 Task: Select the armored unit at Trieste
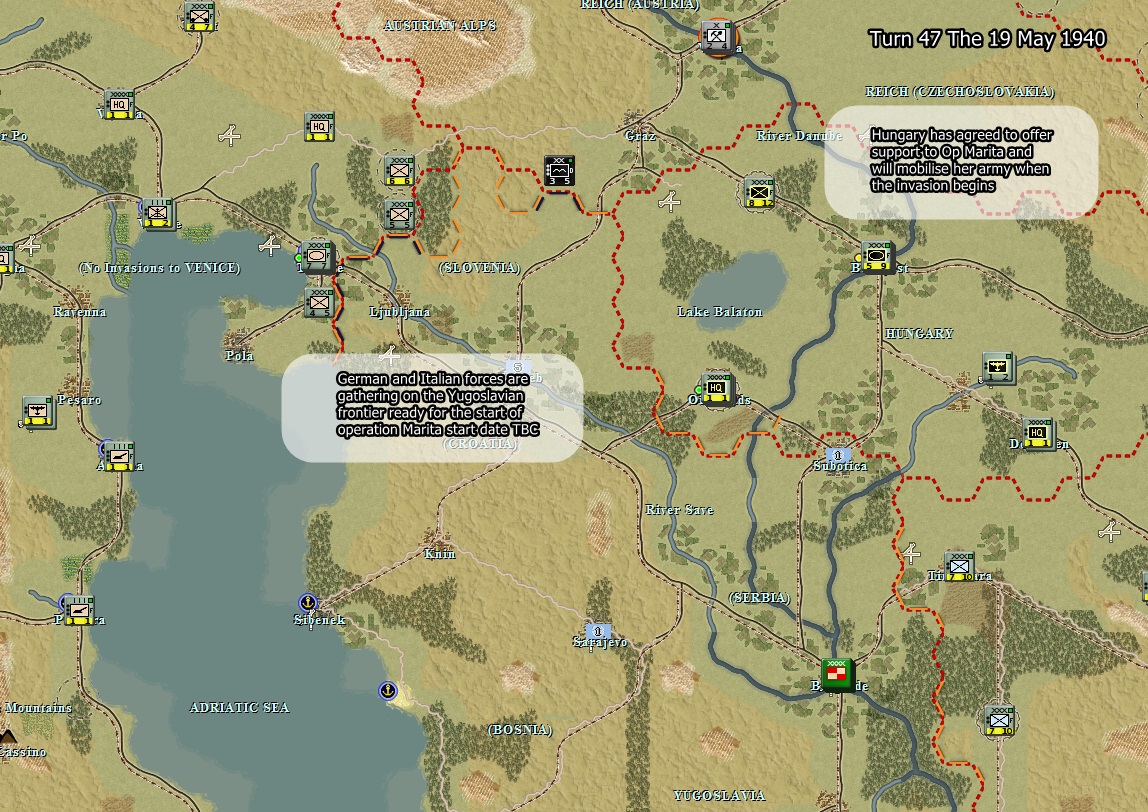(318, 256)
